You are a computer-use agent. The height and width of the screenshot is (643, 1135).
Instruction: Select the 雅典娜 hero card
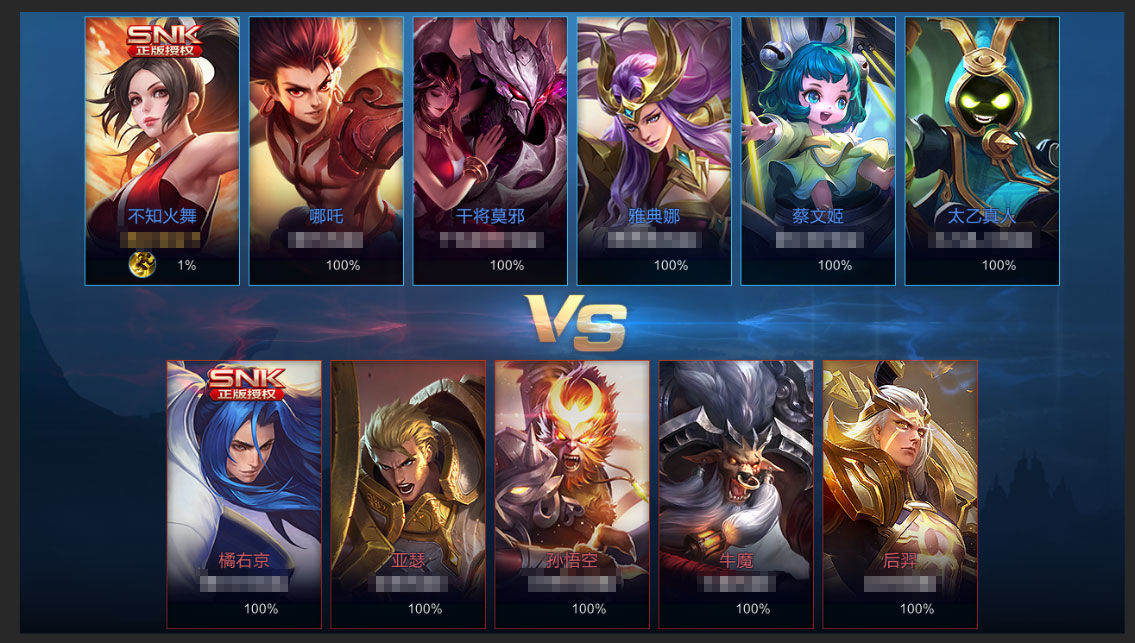click(654, 150)
